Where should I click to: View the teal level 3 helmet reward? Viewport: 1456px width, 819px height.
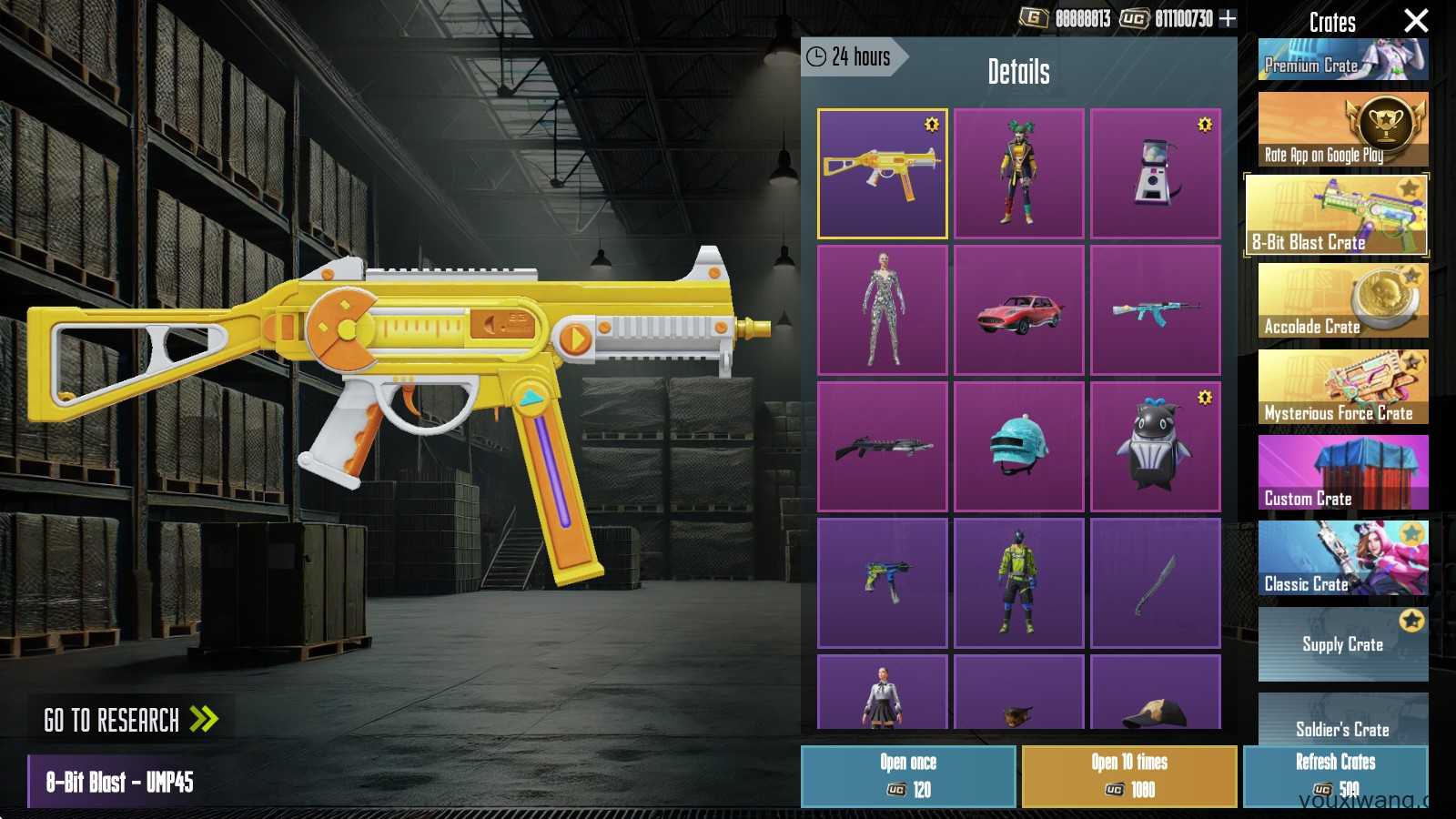coord(1018,447)
